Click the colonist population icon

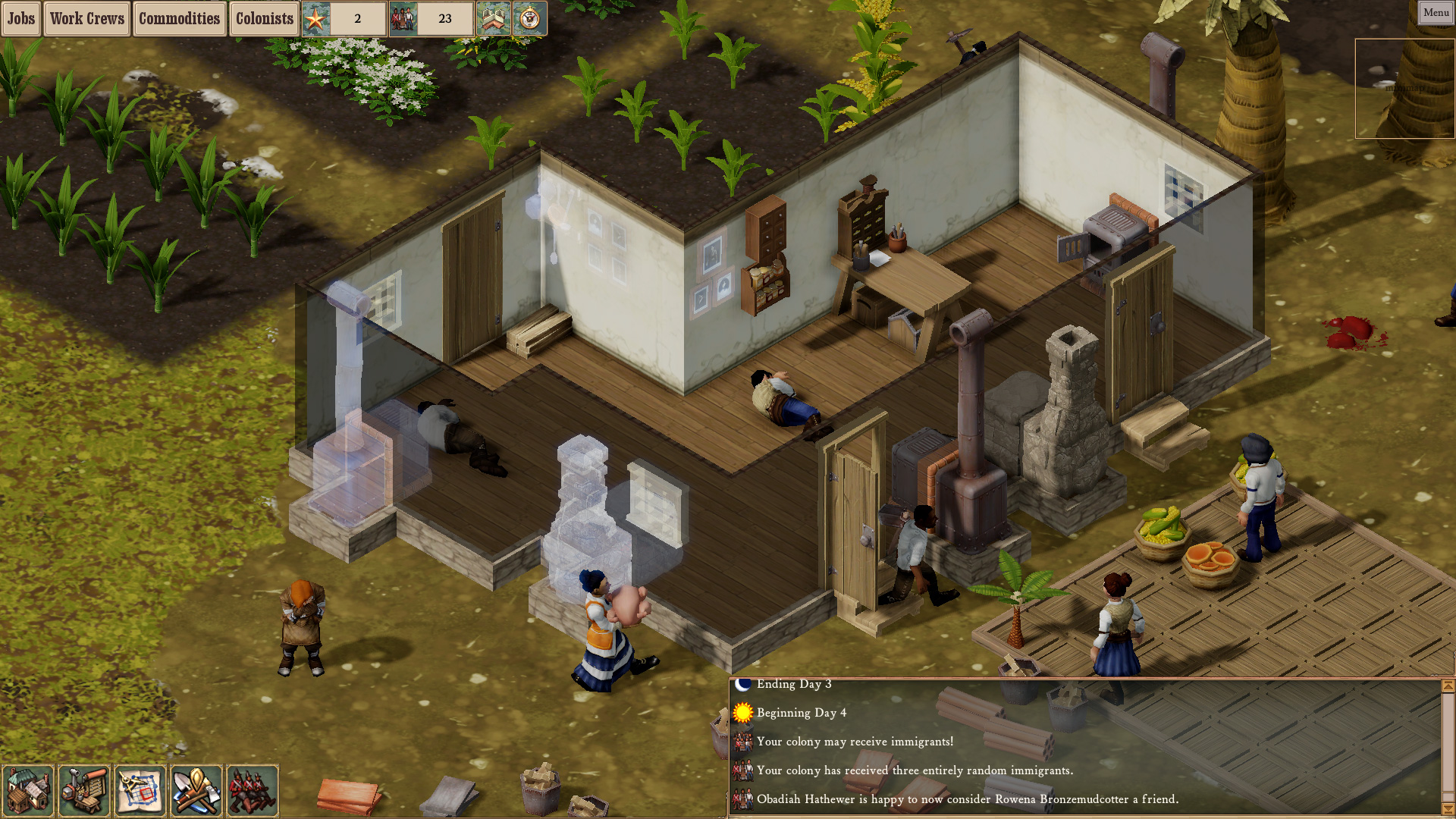(403, 18)
